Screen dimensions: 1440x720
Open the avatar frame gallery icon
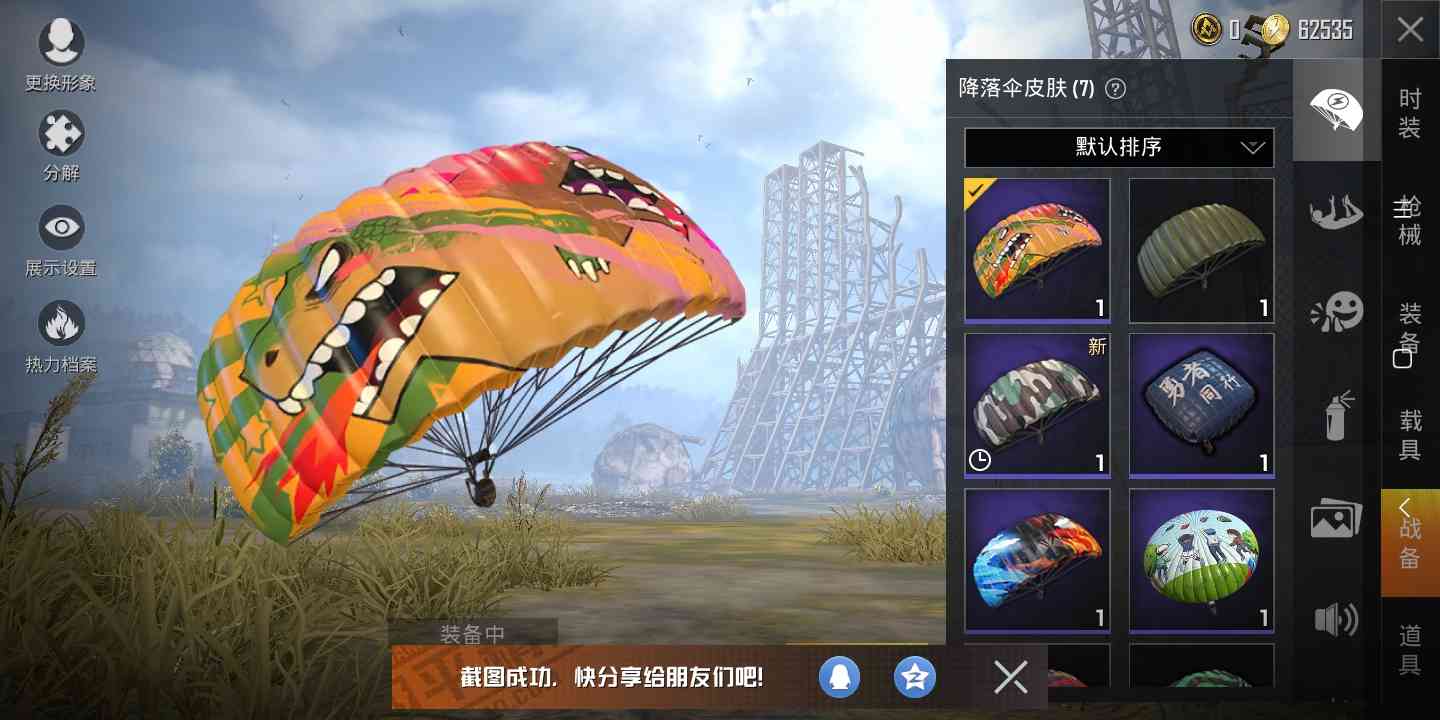point(1337,517)
